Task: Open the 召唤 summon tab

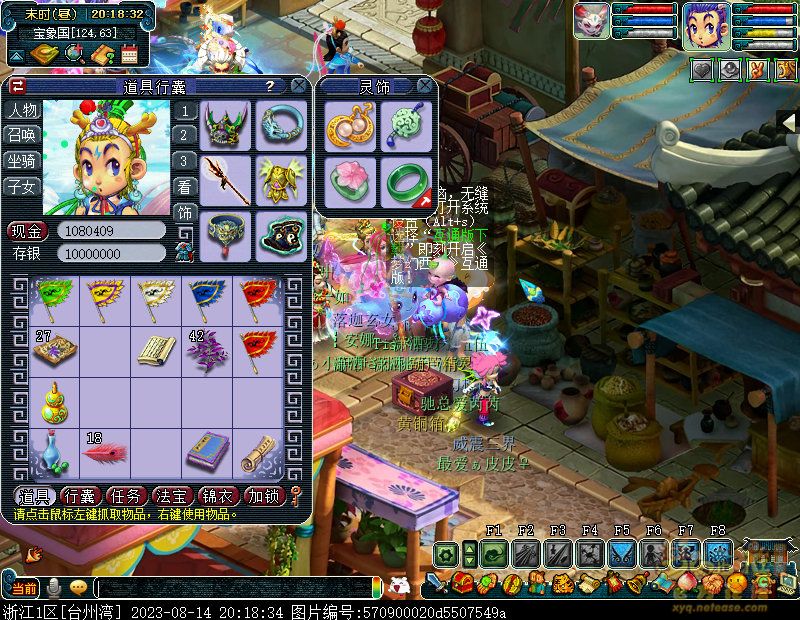Action: point(21,135)
